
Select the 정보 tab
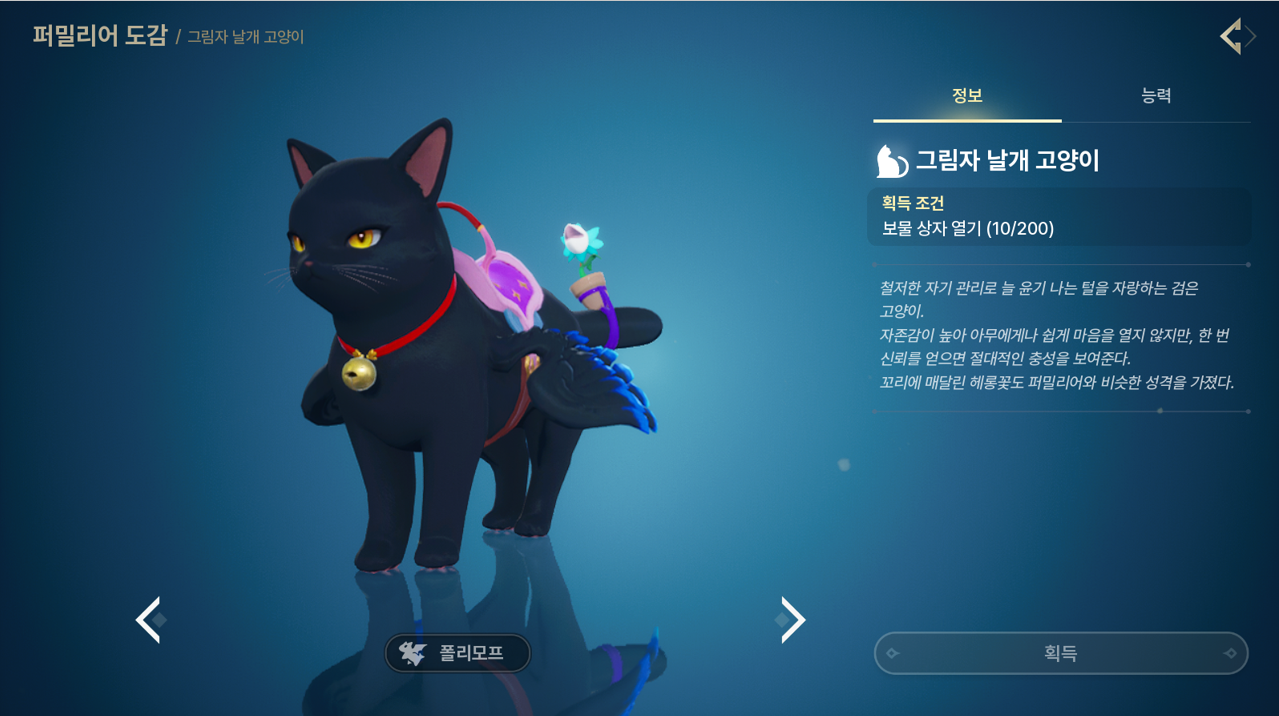point(967,96)
